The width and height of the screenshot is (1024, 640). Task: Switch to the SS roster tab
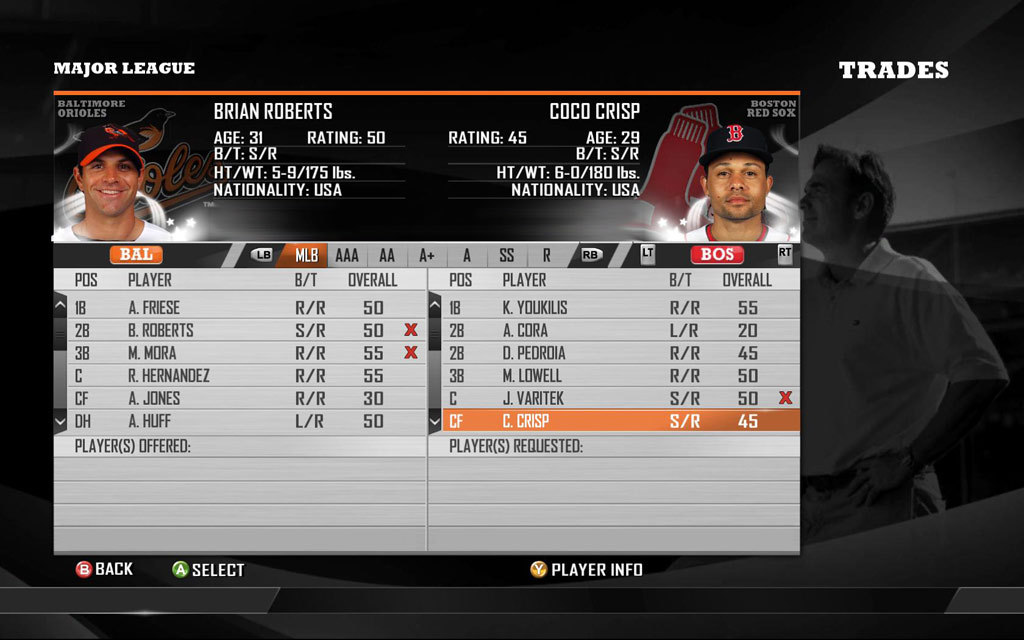click(507, 255)
